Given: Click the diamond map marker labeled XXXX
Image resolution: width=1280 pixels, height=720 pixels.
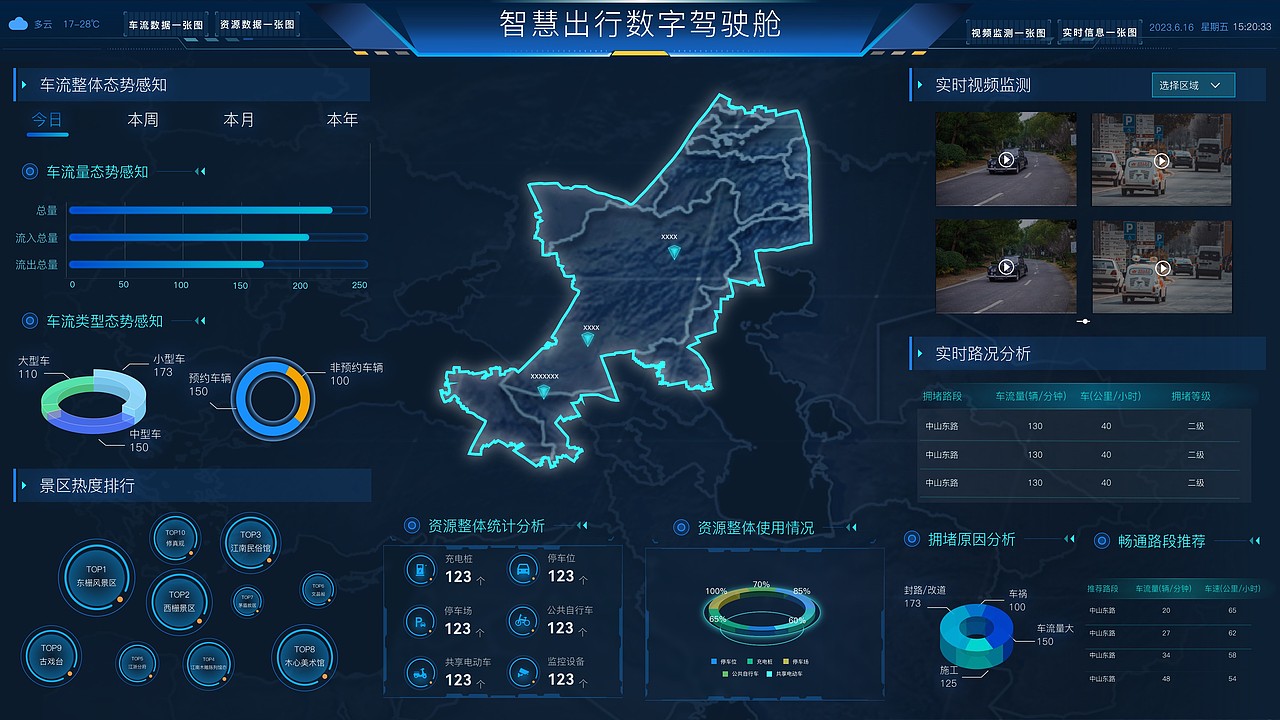Looking at the screenshot, I should click(674, 251).
